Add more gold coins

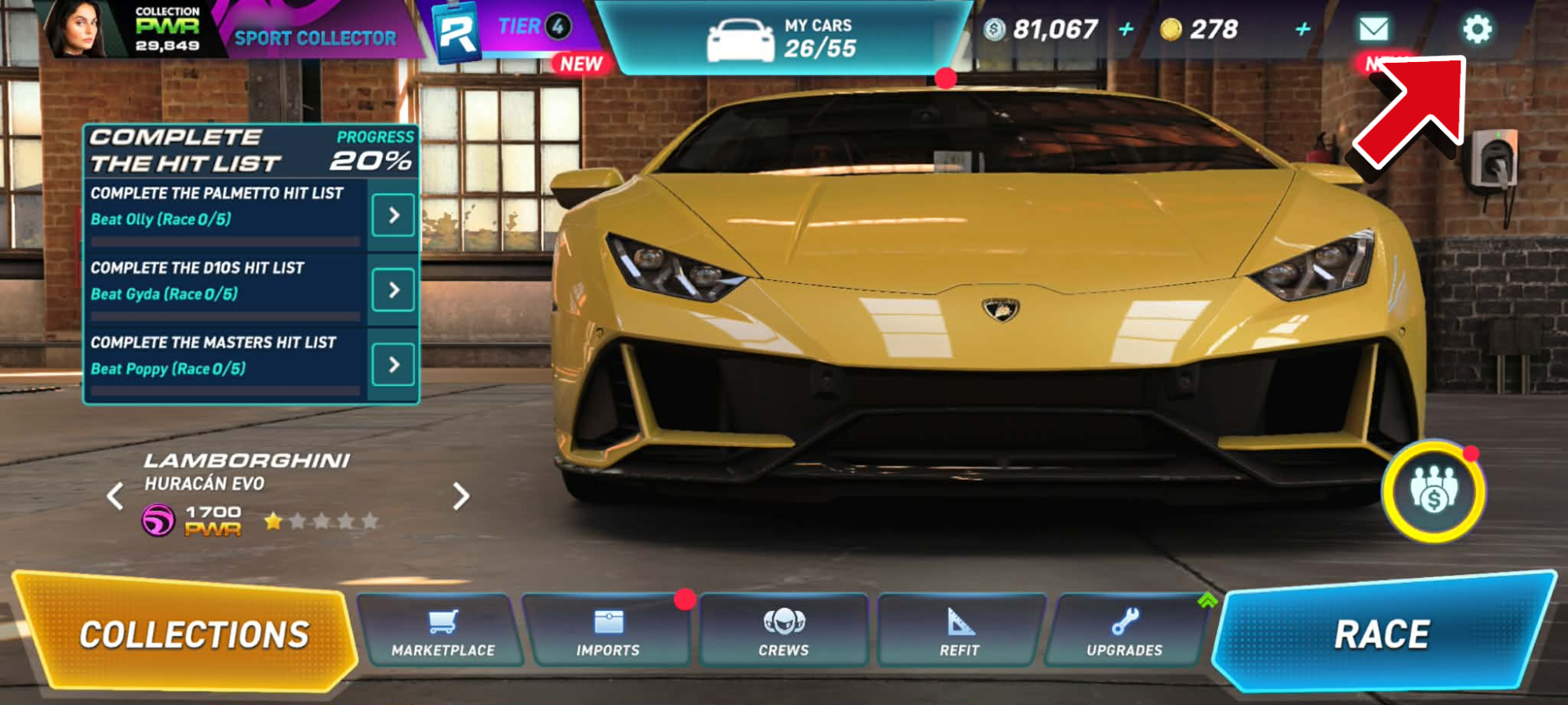point(1303,30)
